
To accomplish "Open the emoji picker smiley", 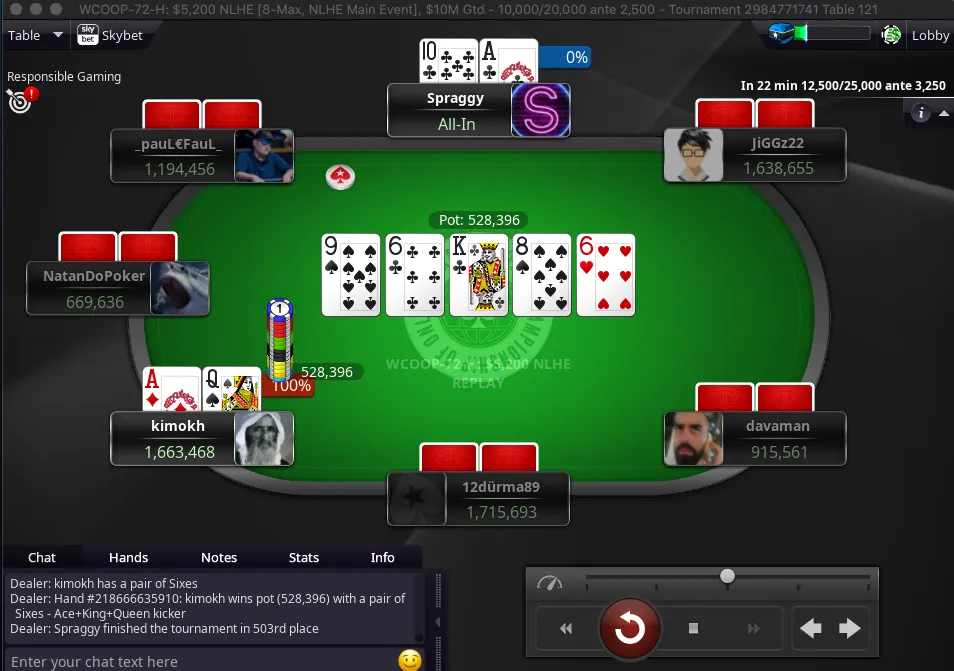I will [409, 660].
